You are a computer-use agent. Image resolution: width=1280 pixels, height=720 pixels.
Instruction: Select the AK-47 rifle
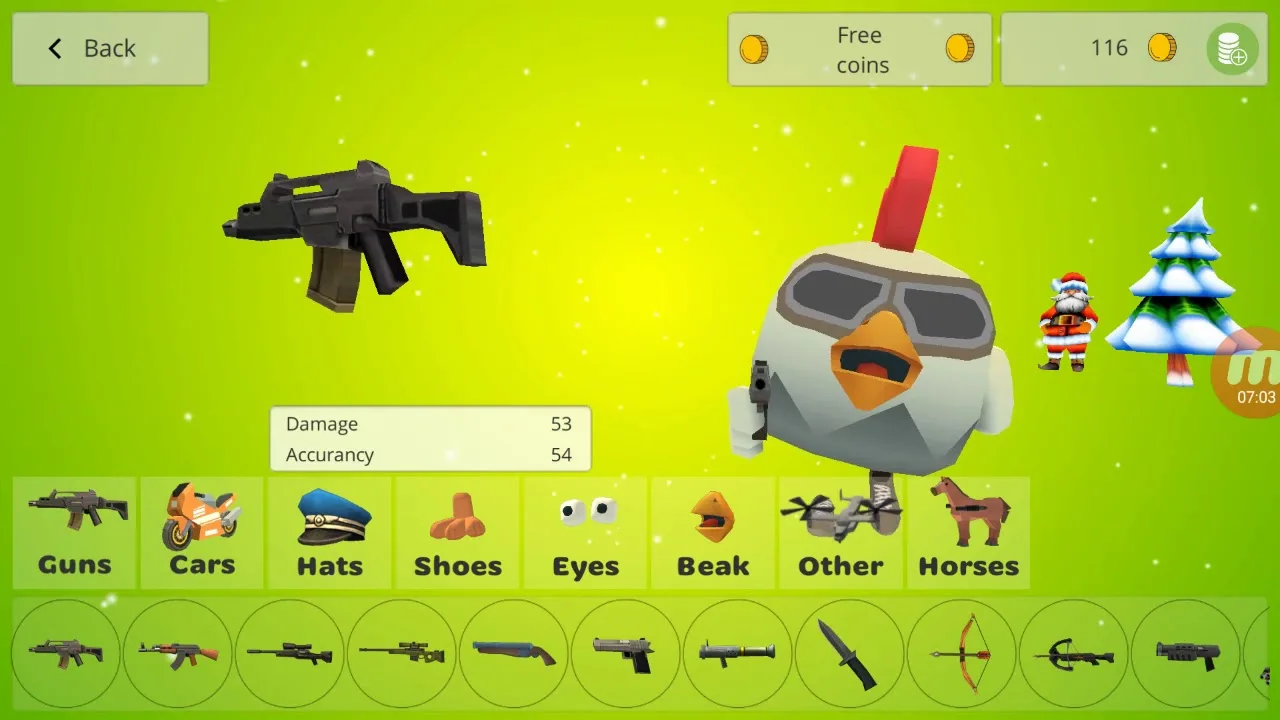(x=177, y=652)
